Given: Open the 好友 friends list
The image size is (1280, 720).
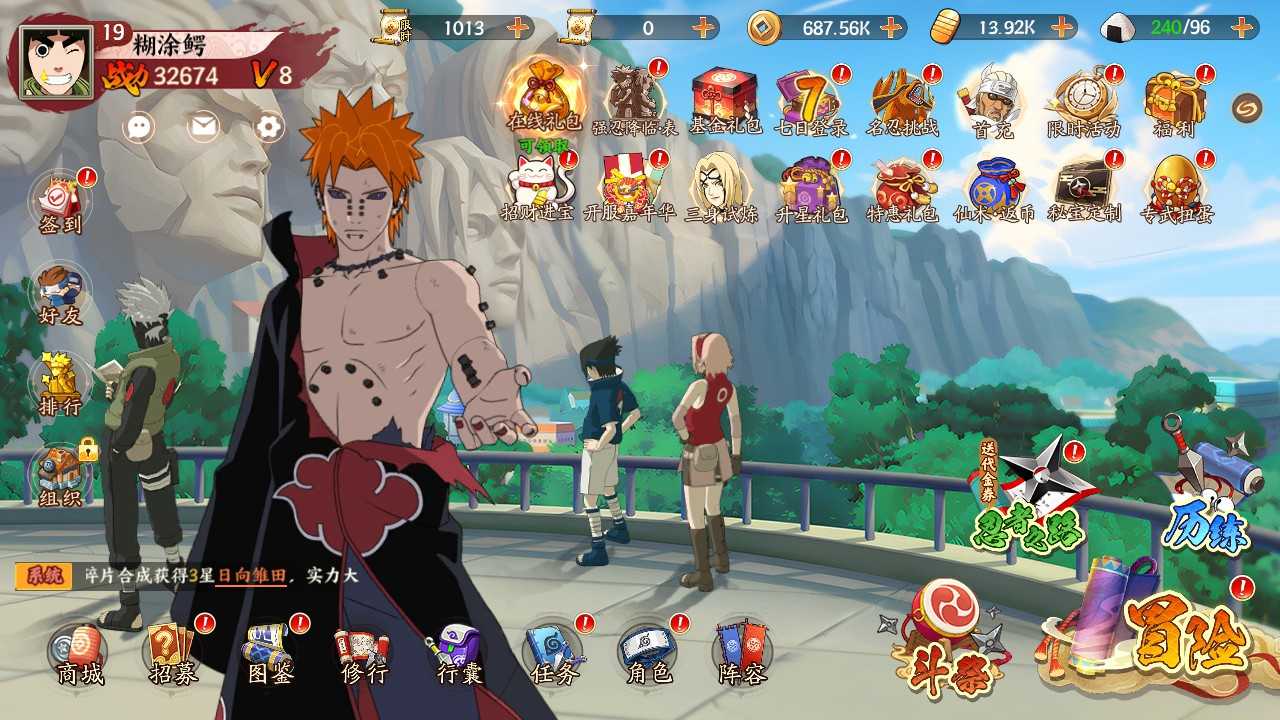Looking at the screenshot, I should [60, 295].
